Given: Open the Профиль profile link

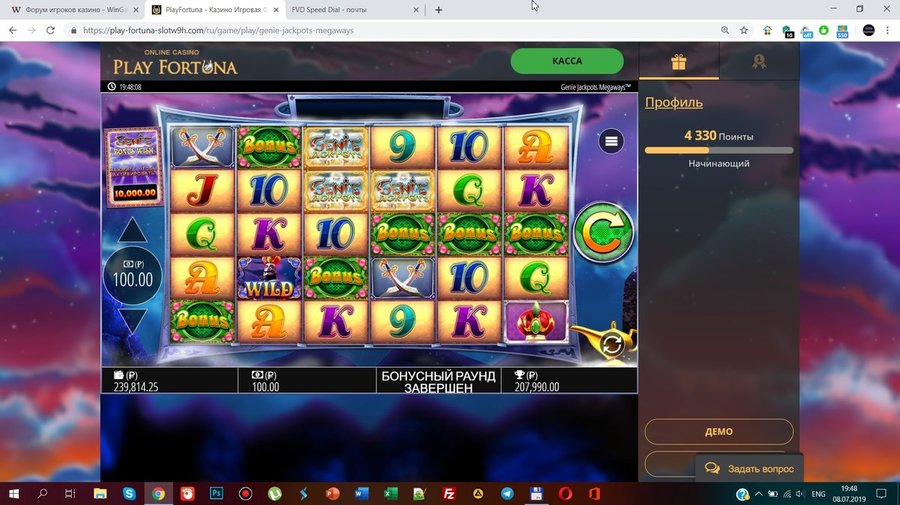Looking at the screenshot, I should pyautogui.click(x=673, y=102).
